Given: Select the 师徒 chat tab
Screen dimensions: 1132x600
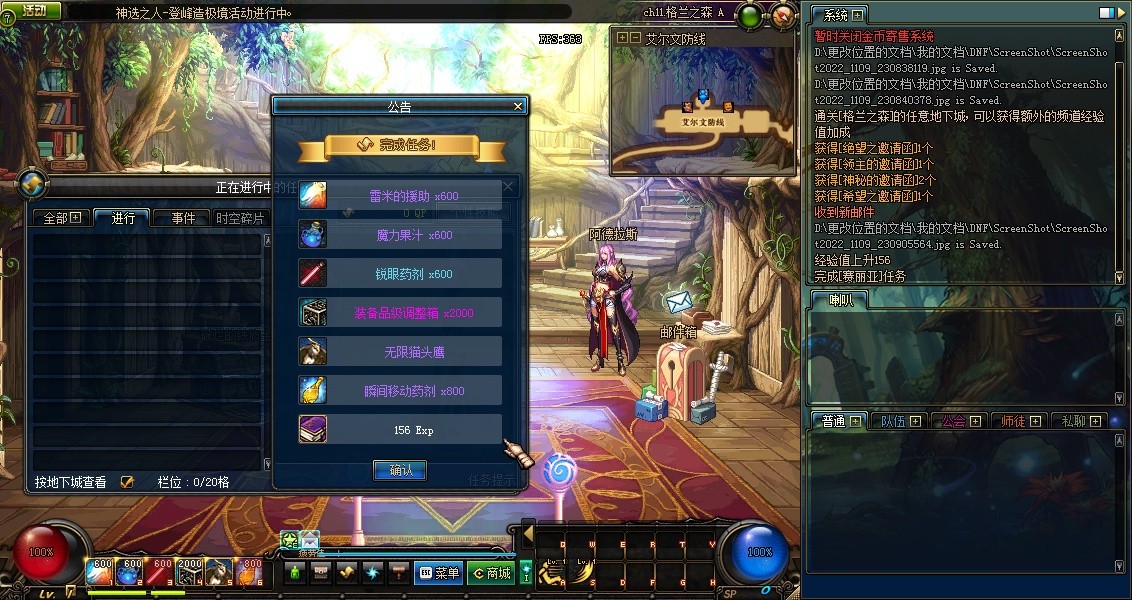Looking at the screenshot, I should 1019,421.
